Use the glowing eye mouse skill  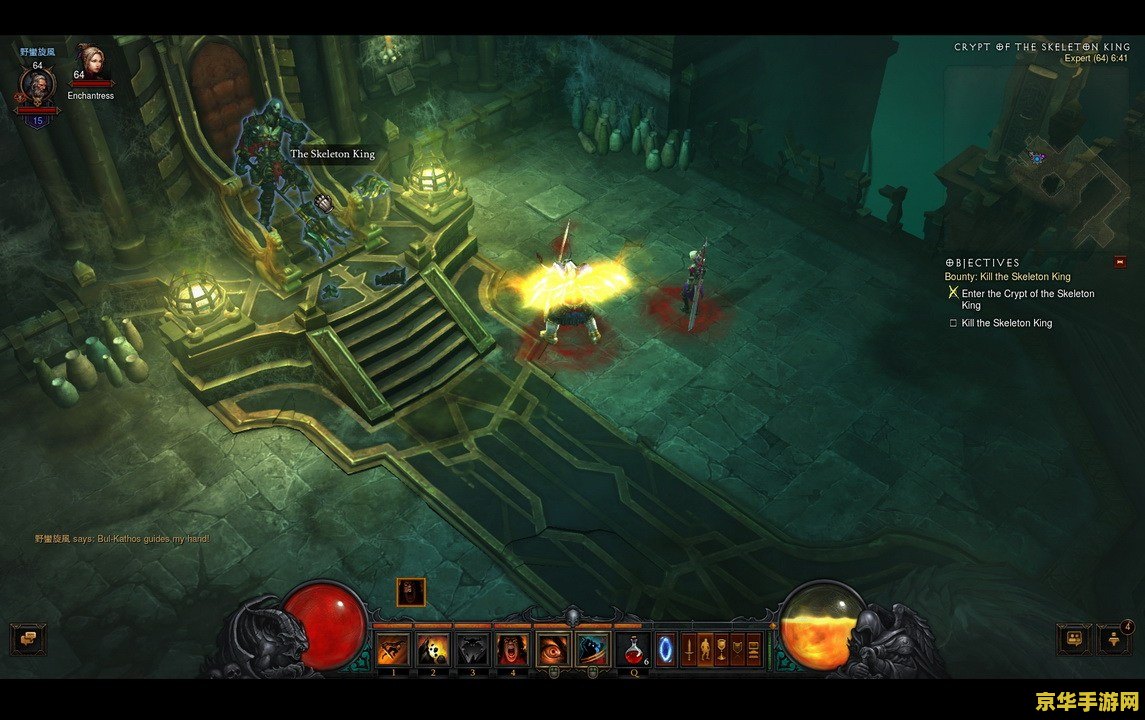pyautogui.click(x=552, y=649)
